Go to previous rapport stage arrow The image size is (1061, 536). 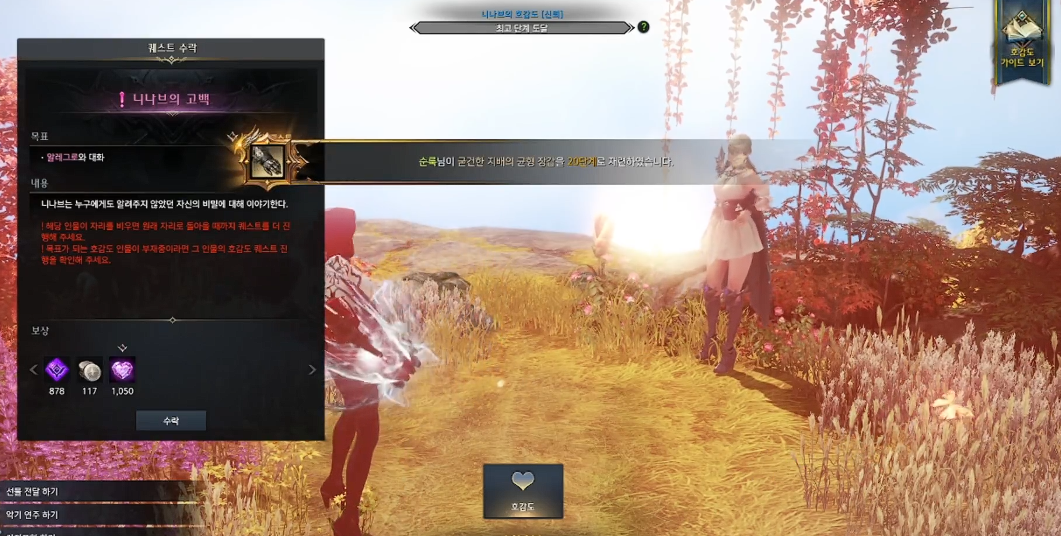click(x=414, y=28)
